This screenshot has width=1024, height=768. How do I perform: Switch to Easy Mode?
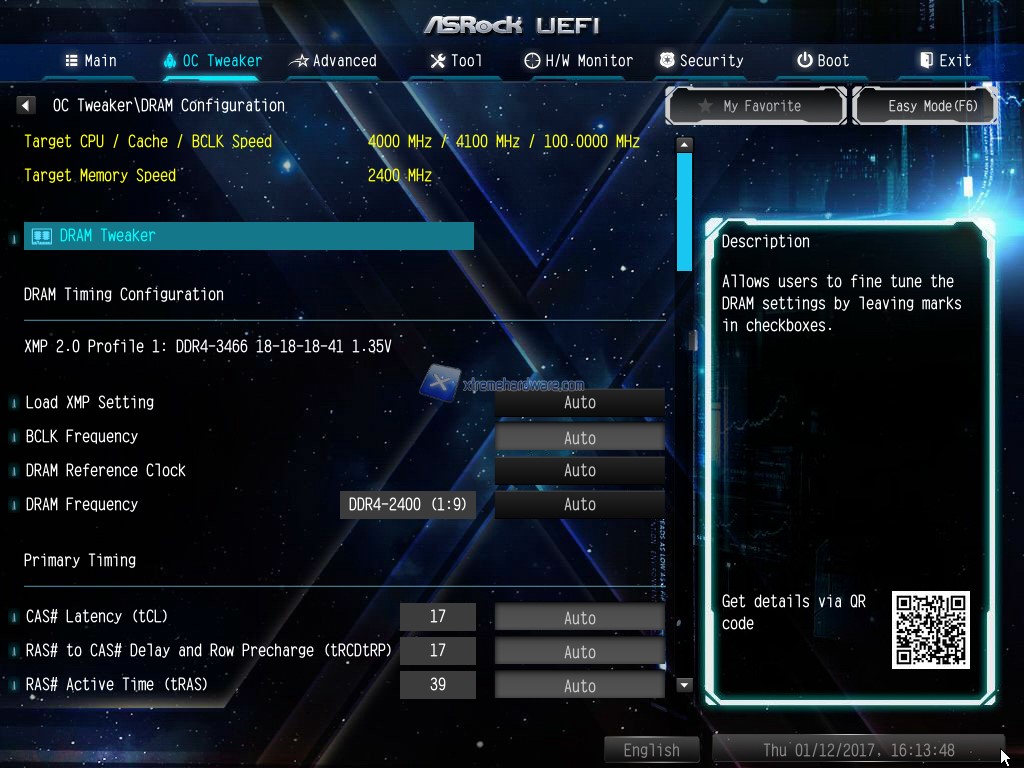tap(926, 106)
